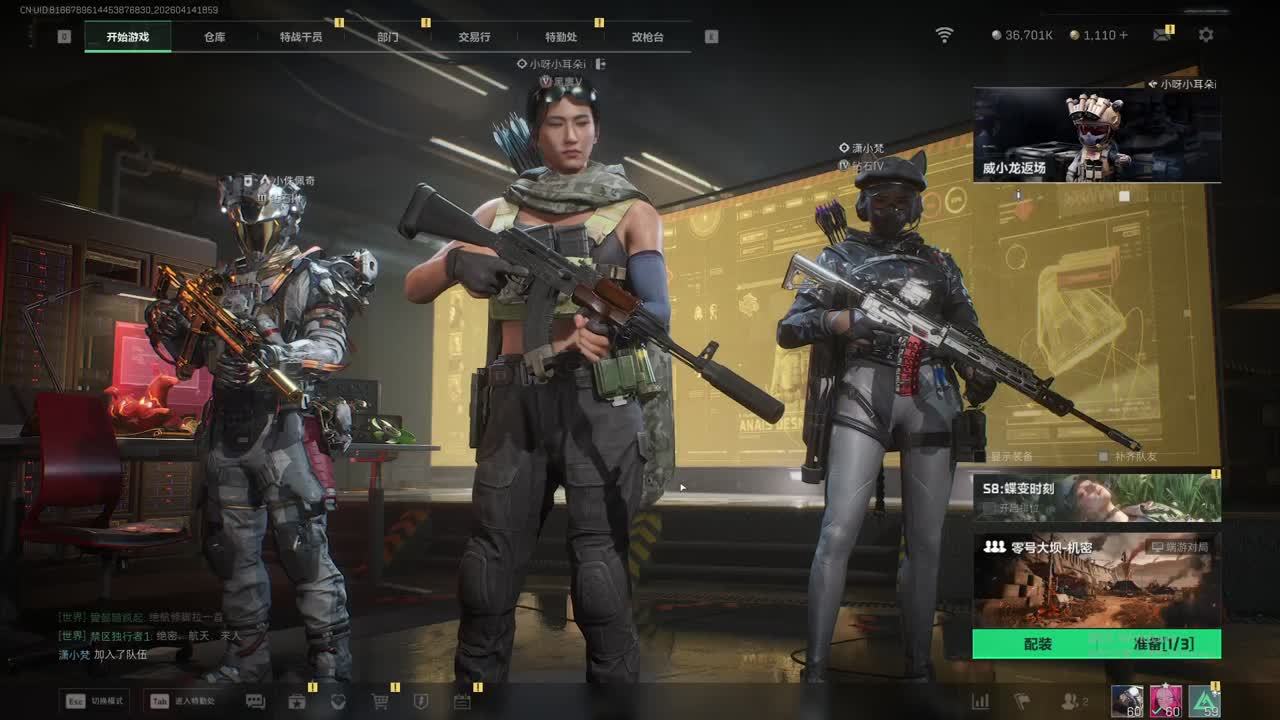Open the calendar events icon

(462, 701)
